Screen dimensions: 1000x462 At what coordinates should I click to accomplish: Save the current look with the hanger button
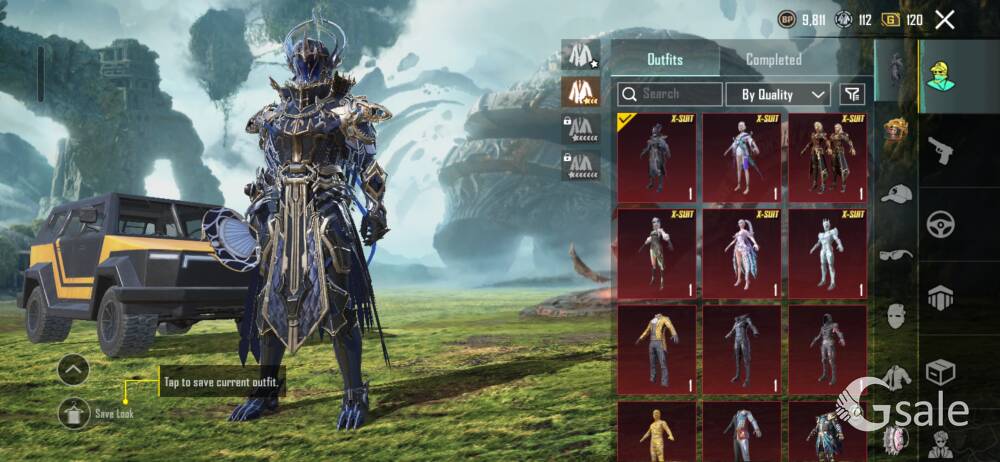74,412
